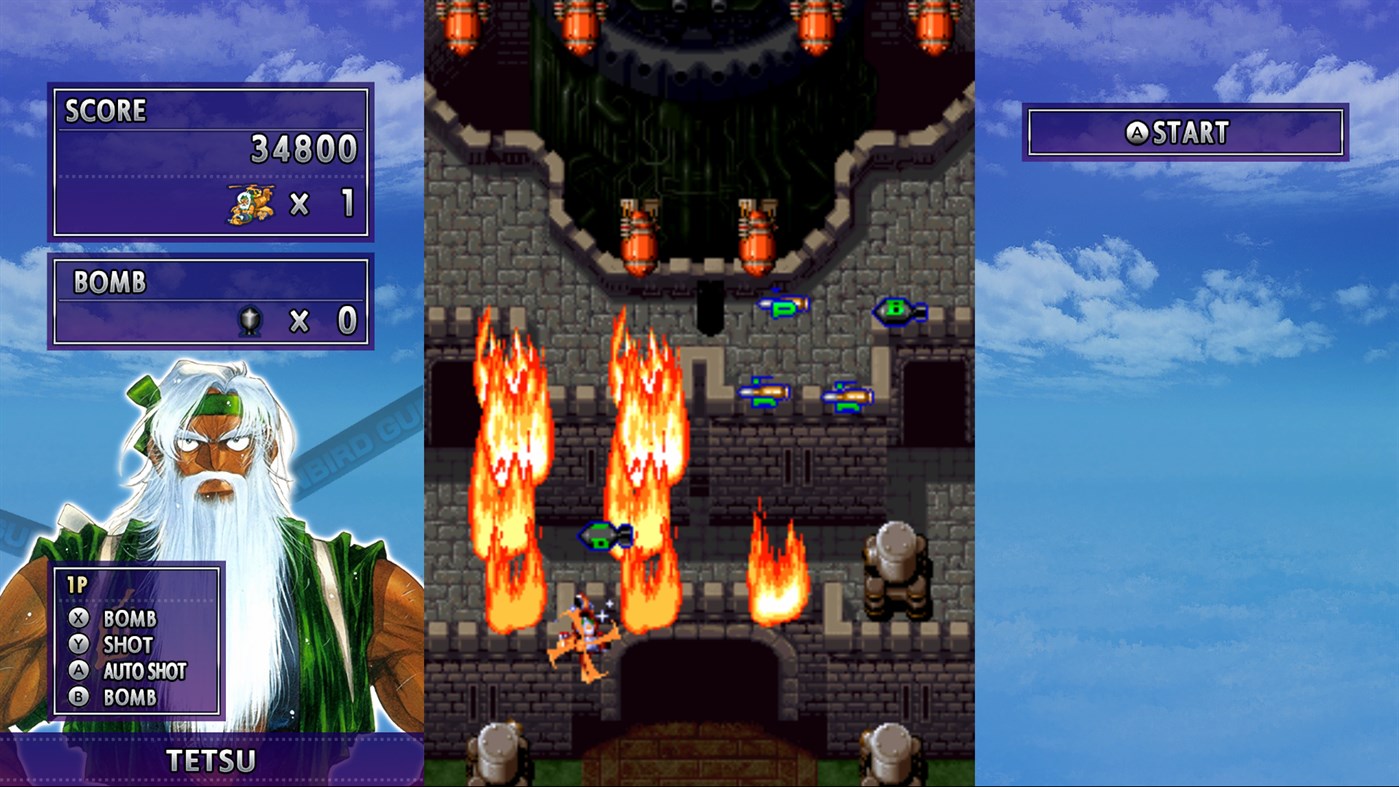Expand the SCORE panel header
This screenshot has height=787, width=1399.
(105, 111)
